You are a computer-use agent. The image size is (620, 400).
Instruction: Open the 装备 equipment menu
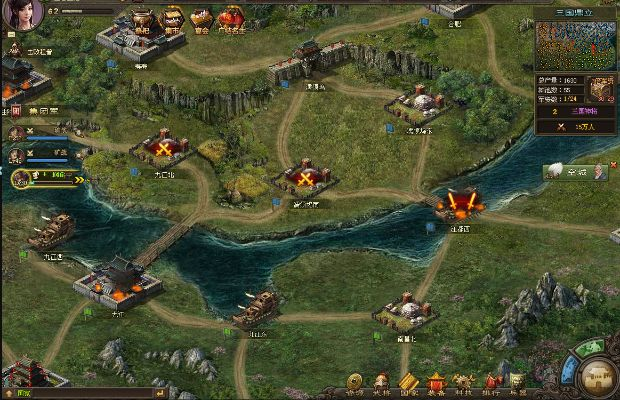(435, 383)
